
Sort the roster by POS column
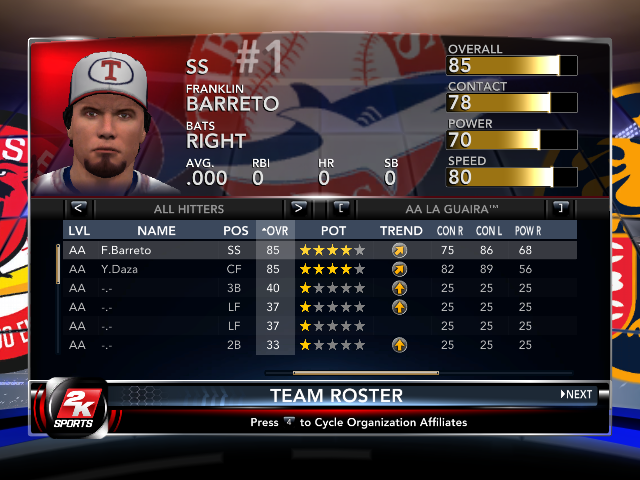click(236, 231)
